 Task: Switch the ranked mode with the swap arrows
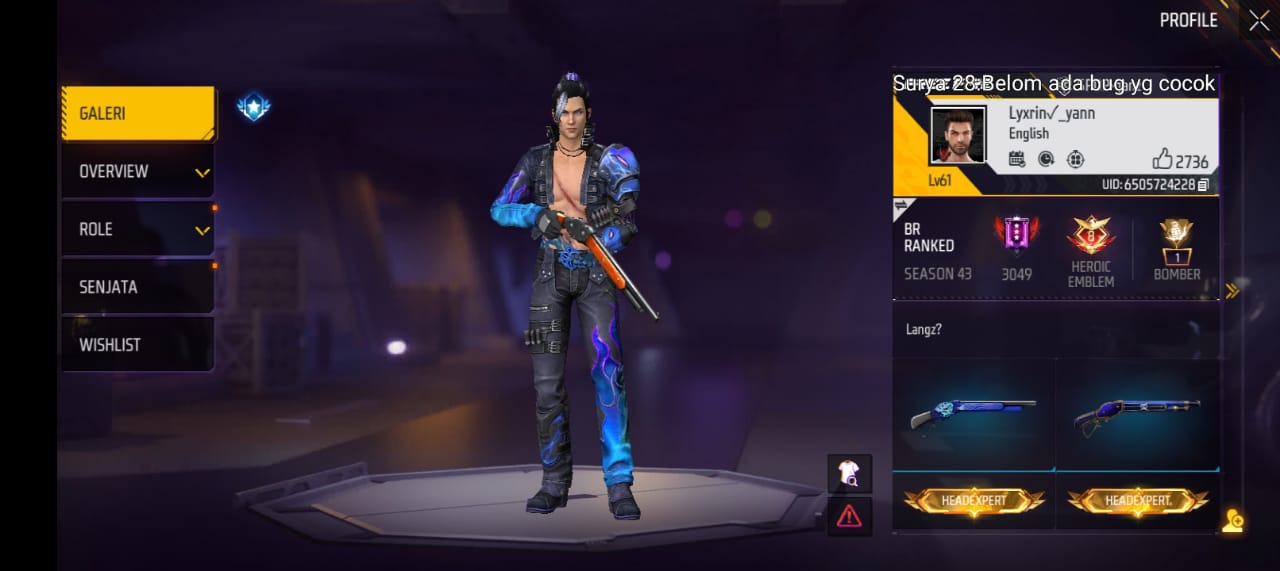coord(900,204)
